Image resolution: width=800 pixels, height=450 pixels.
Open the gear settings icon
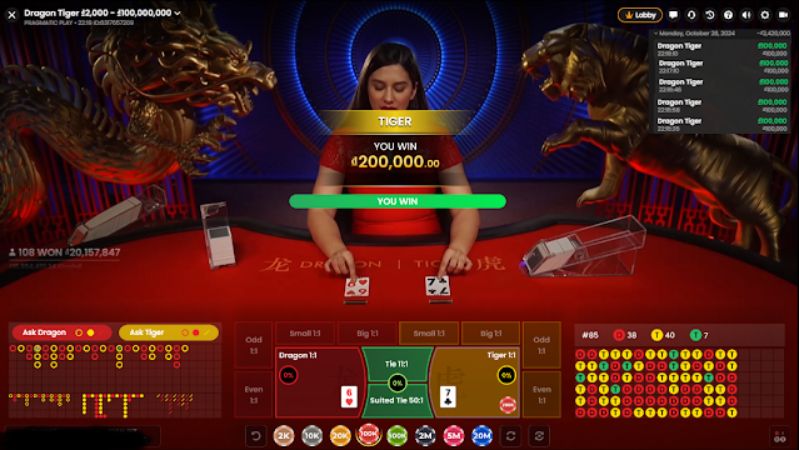coord(764,15)
